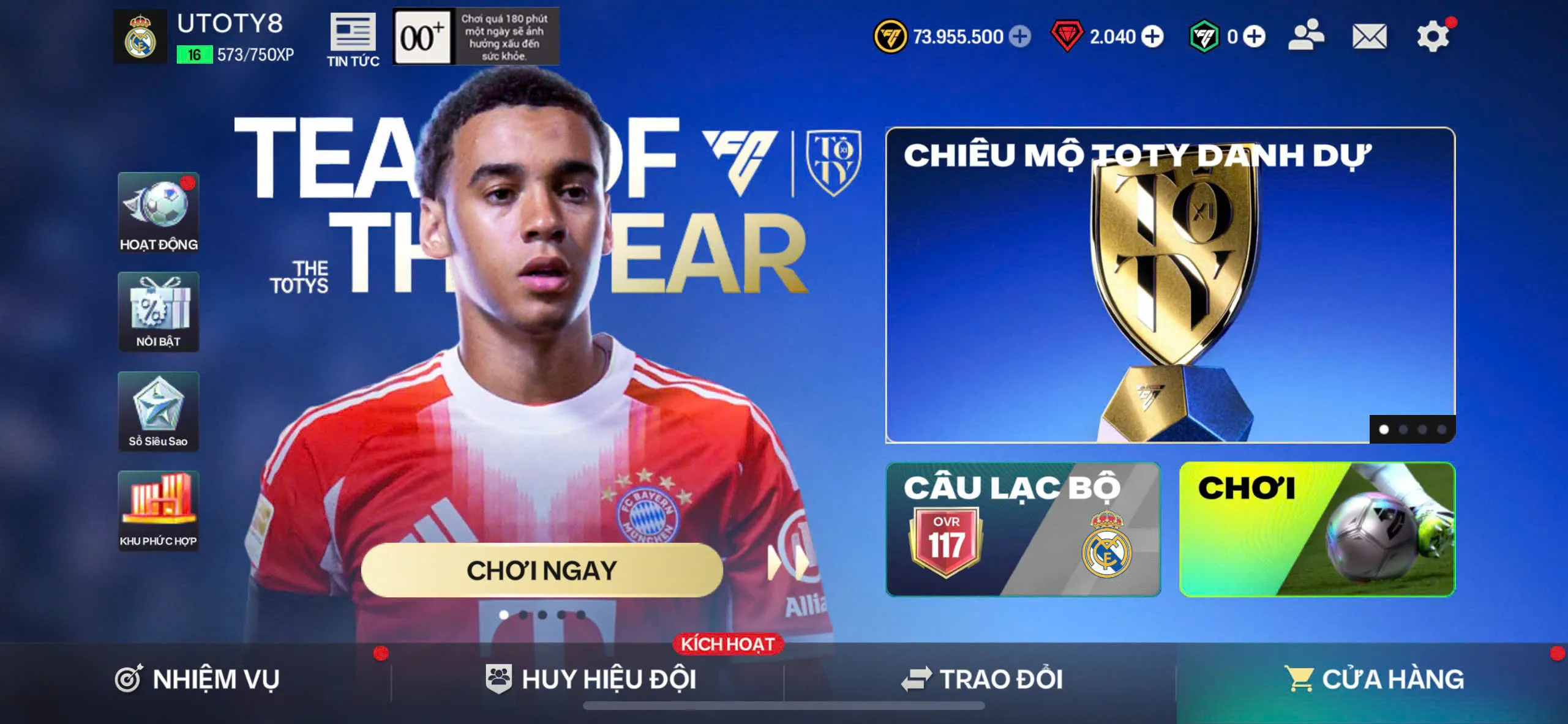The height and width of the screenshot is (724, 1568).
Task: Open the Huy Hiệu Đội tab
Action: click(591, 679)
